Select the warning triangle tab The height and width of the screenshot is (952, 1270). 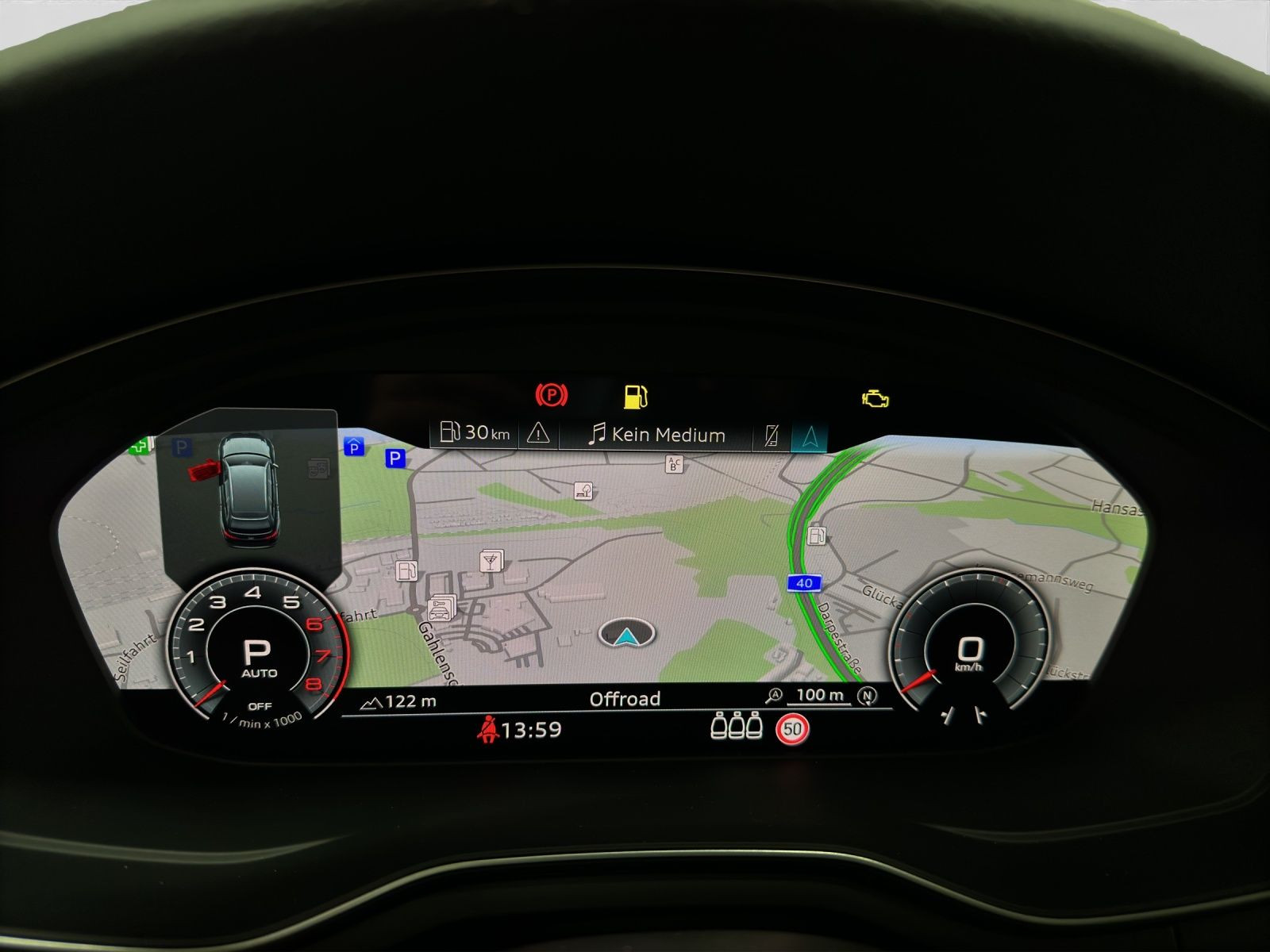pos(538,433)
